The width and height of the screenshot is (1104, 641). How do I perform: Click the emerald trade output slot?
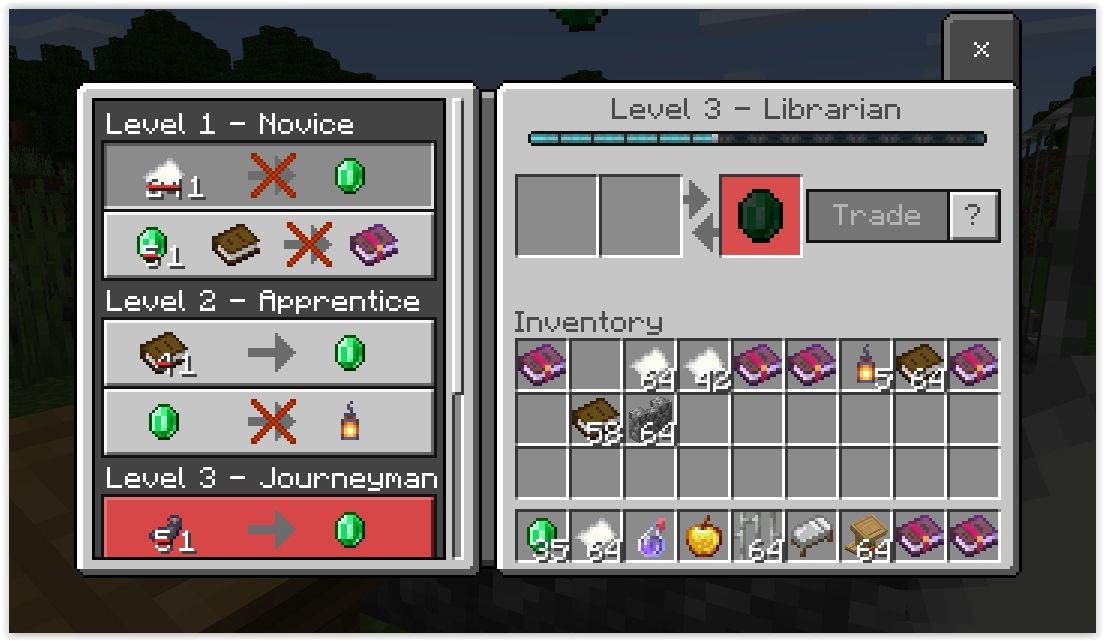coord(760,216)
